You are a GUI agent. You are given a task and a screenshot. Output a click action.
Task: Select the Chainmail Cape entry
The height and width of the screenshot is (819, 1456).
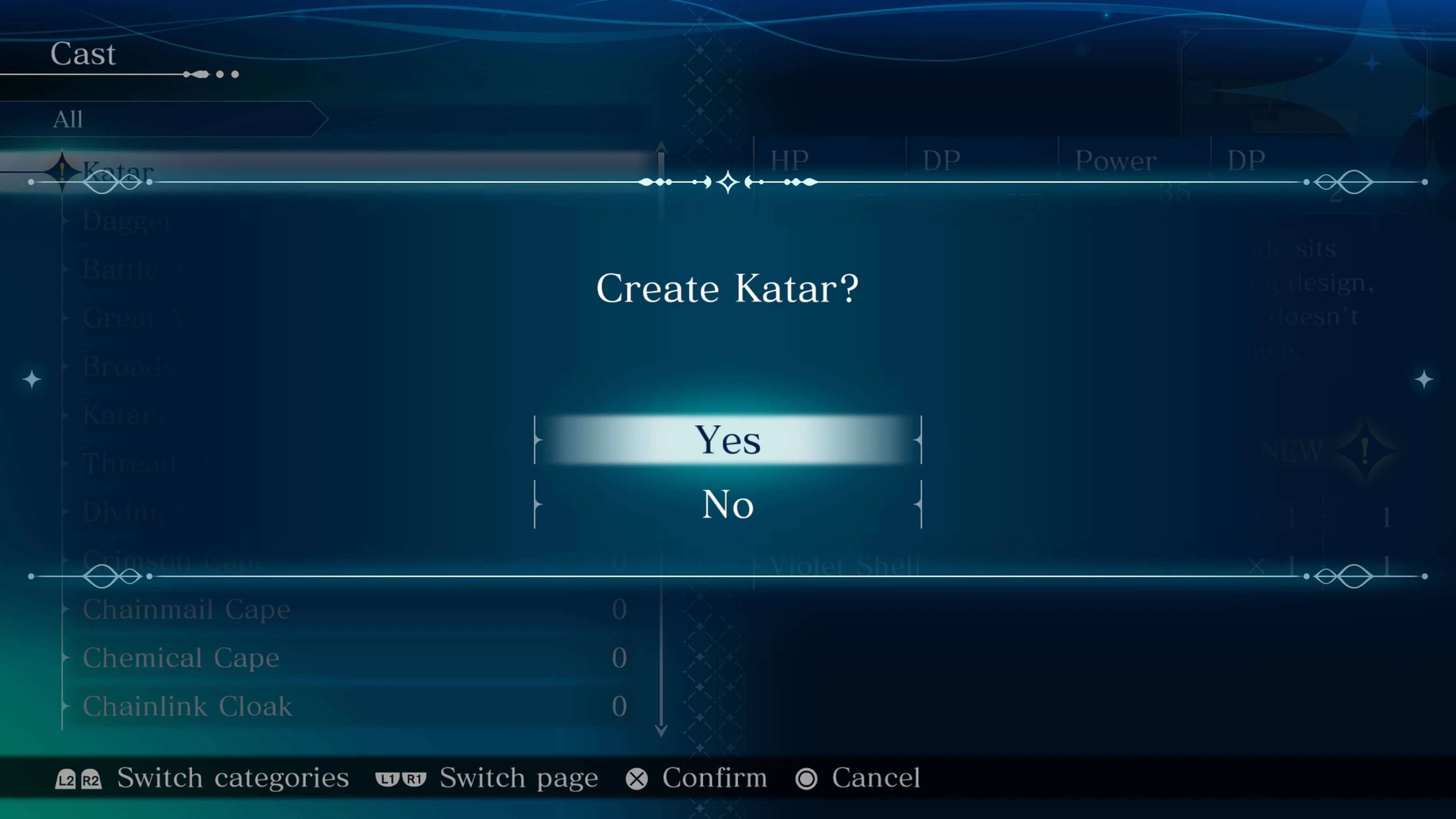coord(187,609)
